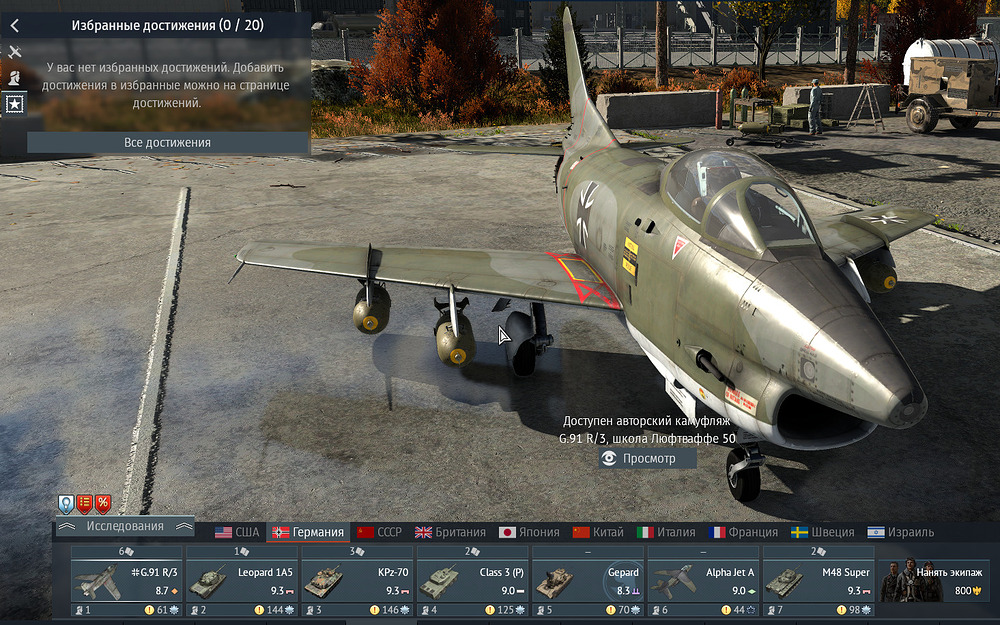This screenshot has width=1000, height=625.
Task: Choose the star favorites side tab
Action: [14, 103]
